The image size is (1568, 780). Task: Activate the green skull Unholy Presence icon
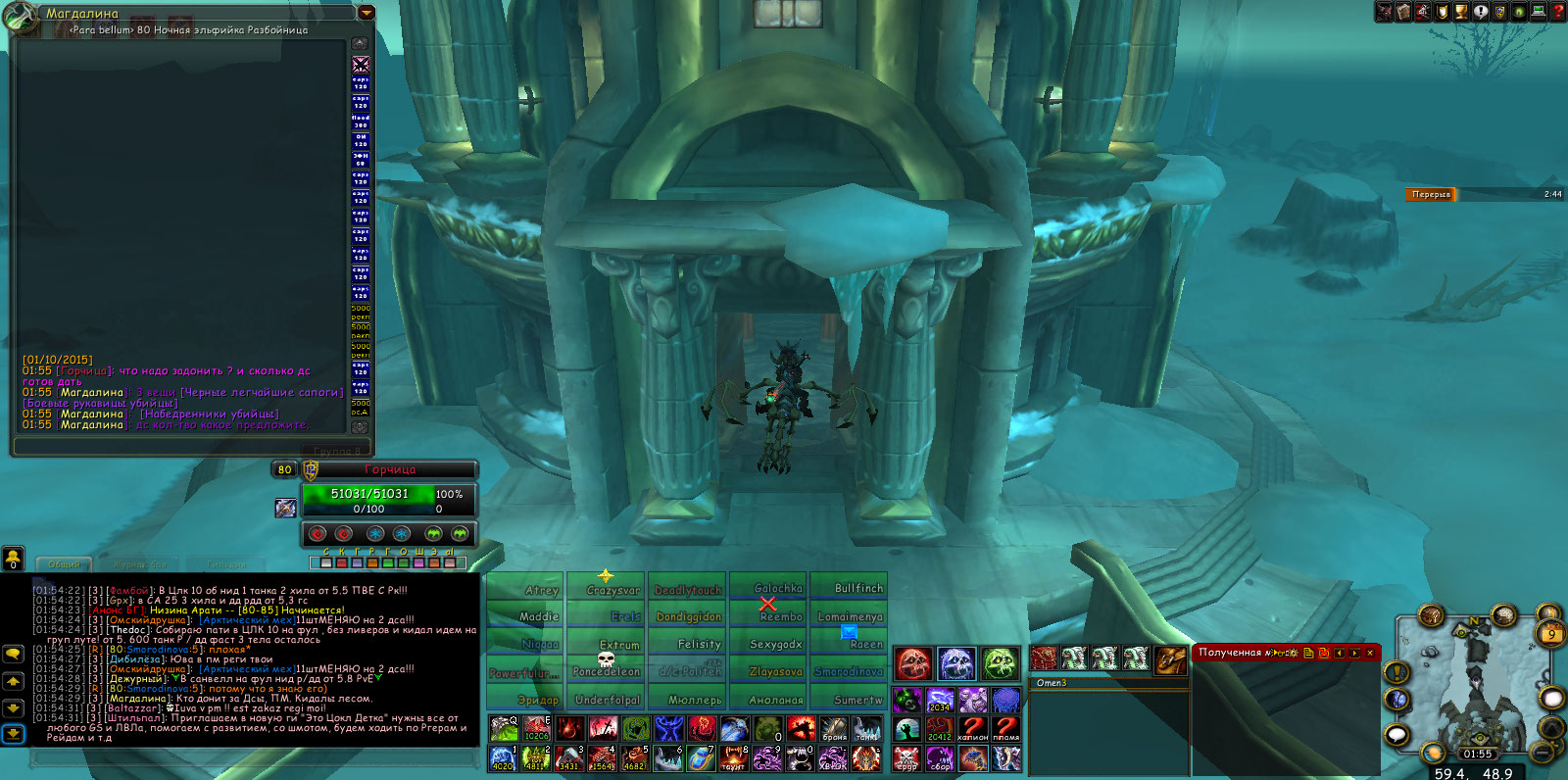click(x=1000, y=663)
